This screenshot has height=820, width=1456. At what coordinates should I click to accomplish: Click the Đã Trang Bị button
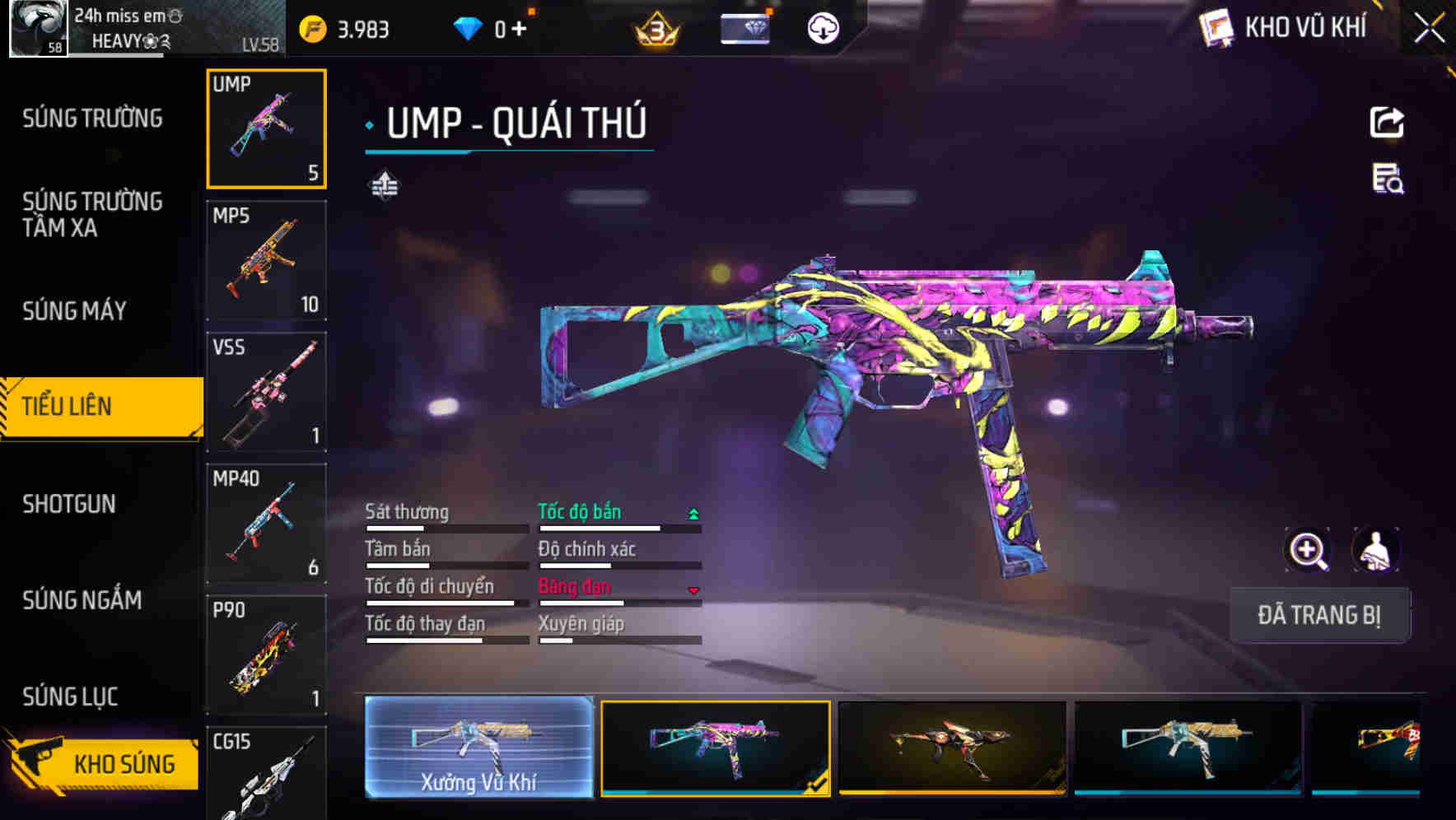click(x=1318, y=615)
